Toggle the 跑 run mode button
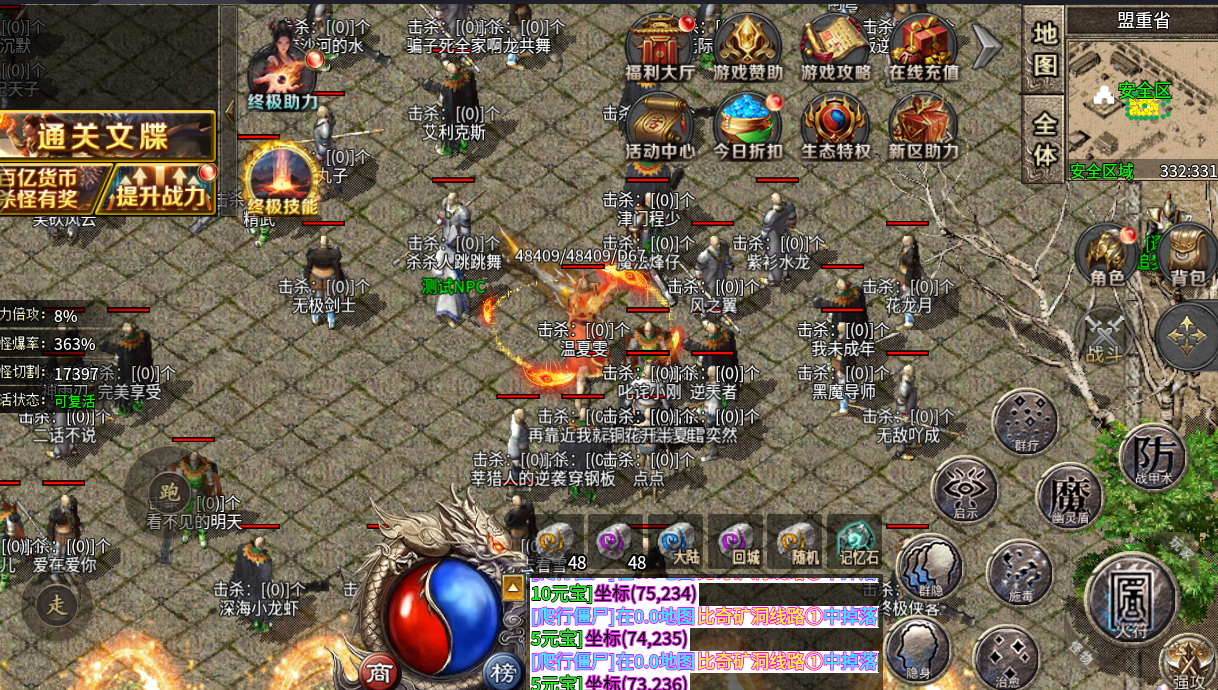Screen dimensions: 1218x690 (168, 491)
